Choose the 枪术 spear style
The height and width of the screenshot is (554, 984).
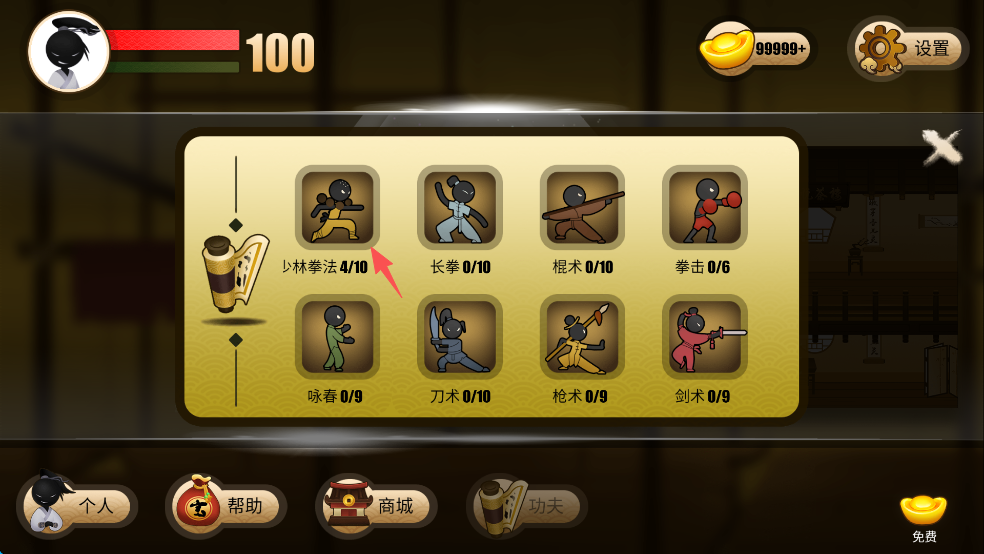coord(582,337)
